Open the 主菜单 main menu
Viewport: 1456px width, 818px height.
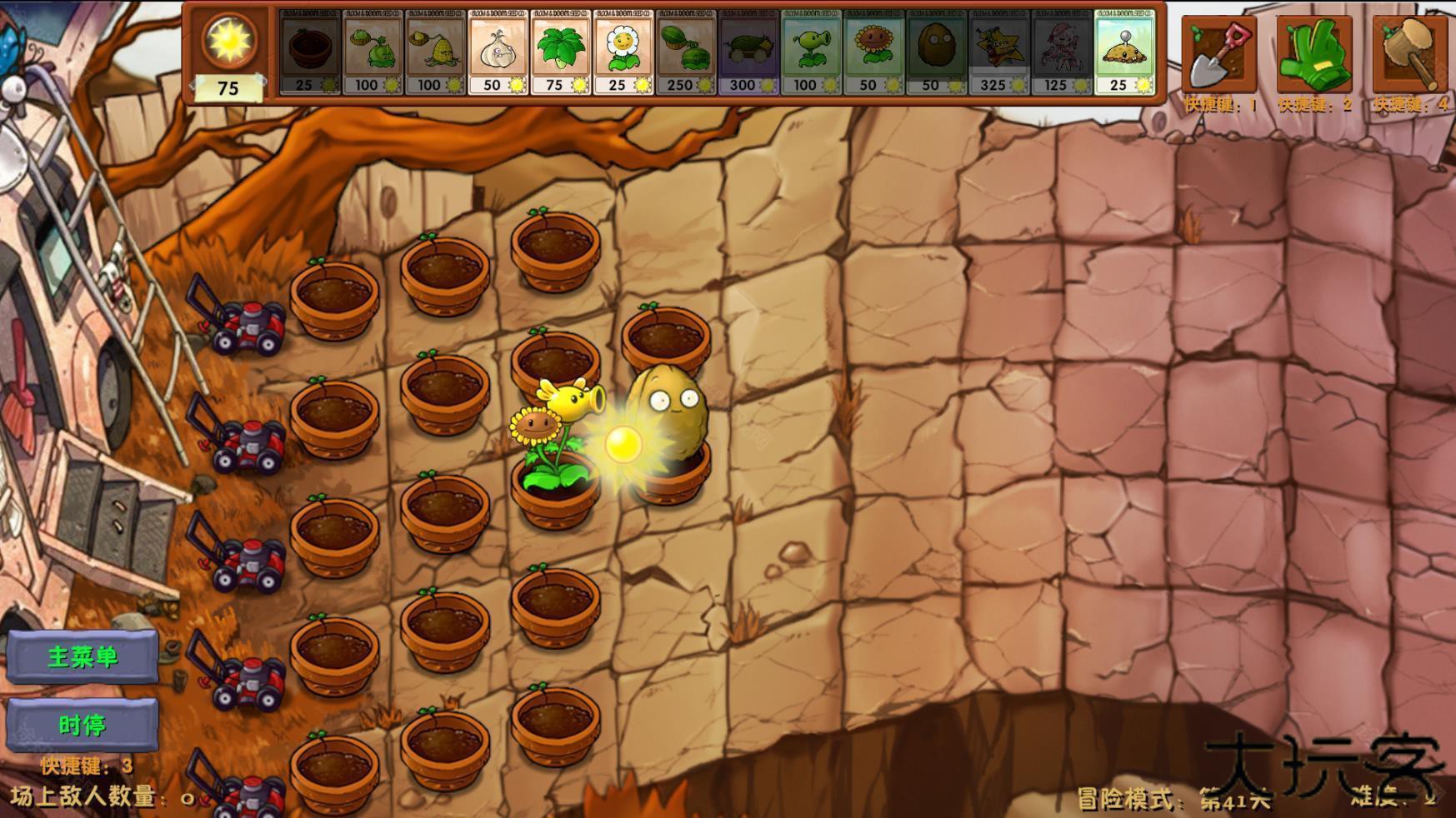(x=83, y=656)
